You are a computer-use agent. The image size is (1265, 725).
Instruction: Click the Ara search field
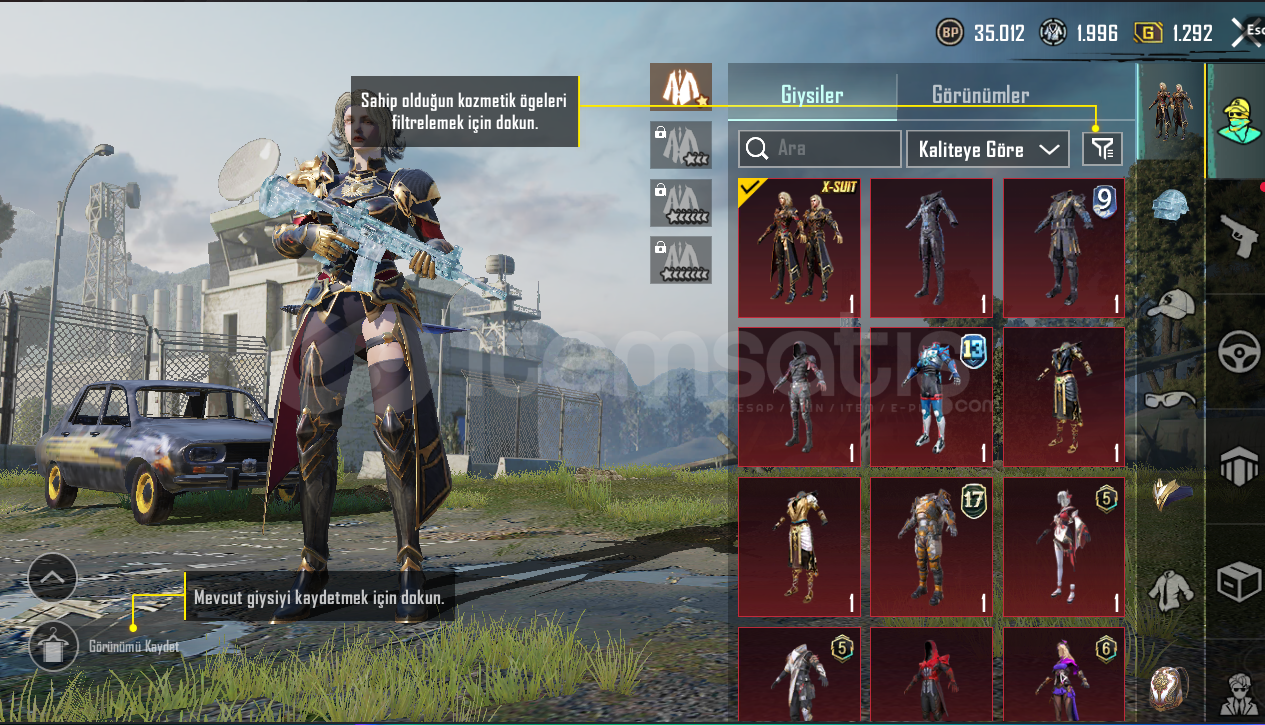(820, 149)
